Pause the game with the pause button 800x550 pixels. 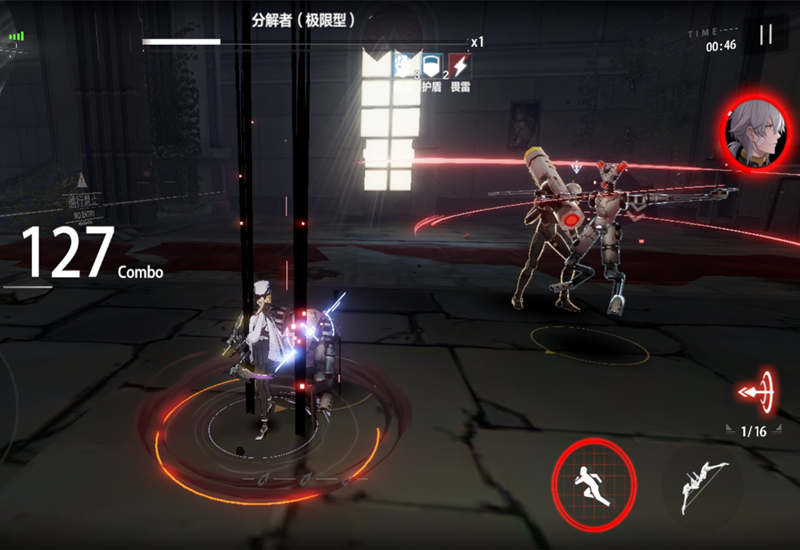[x=766, y=36]
